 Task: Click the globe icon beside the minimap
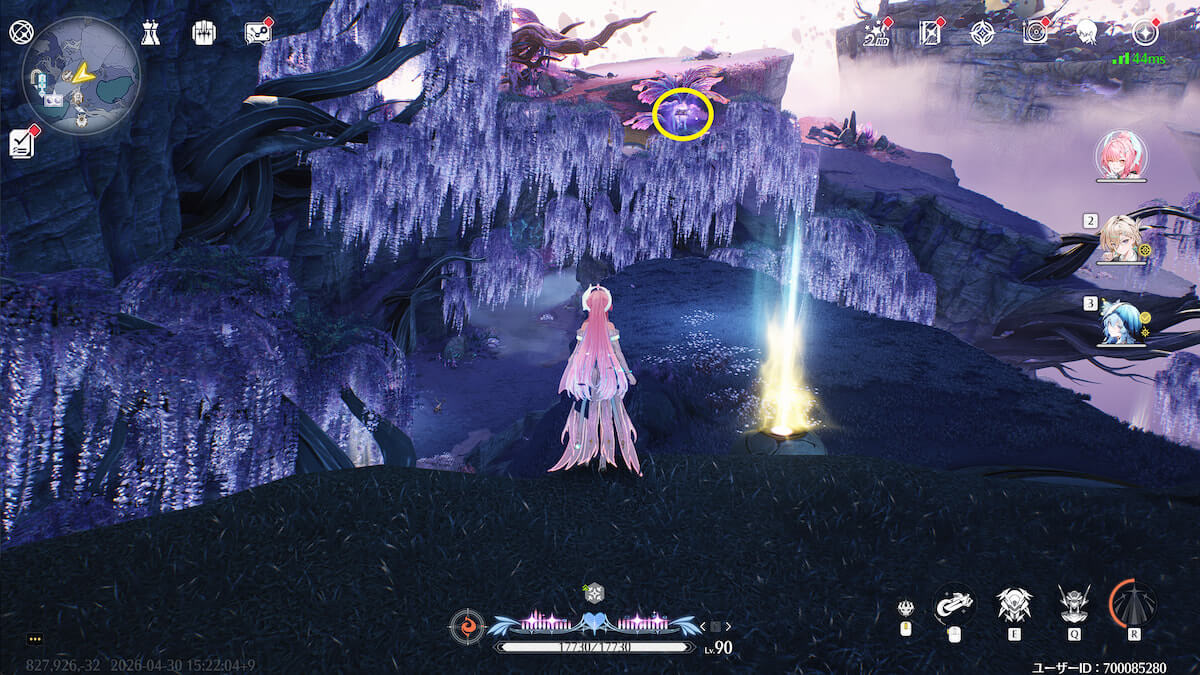[x=20, y=32]
